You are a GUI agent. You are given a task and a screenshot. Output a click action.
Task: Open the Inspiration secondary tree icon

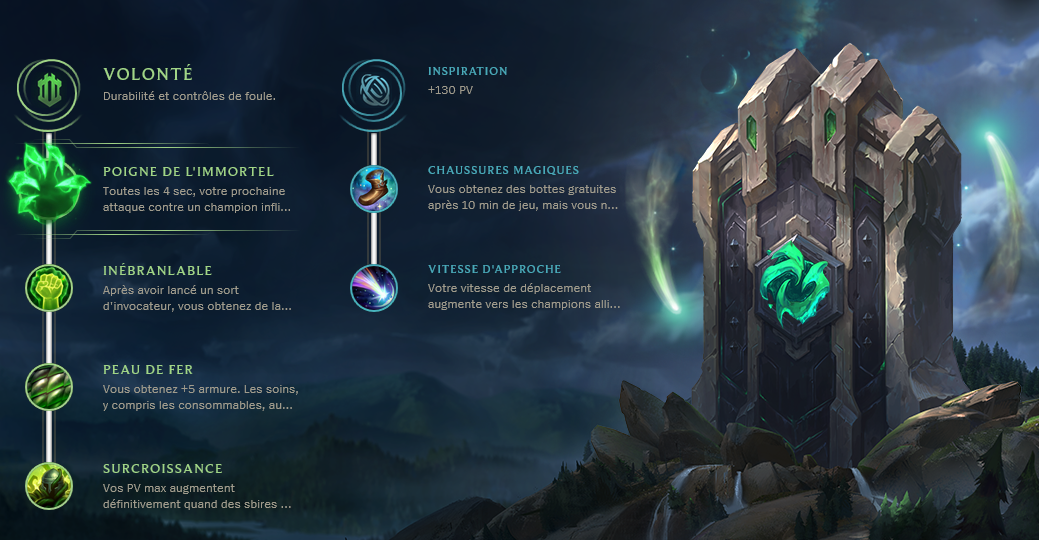pos(373,88)
